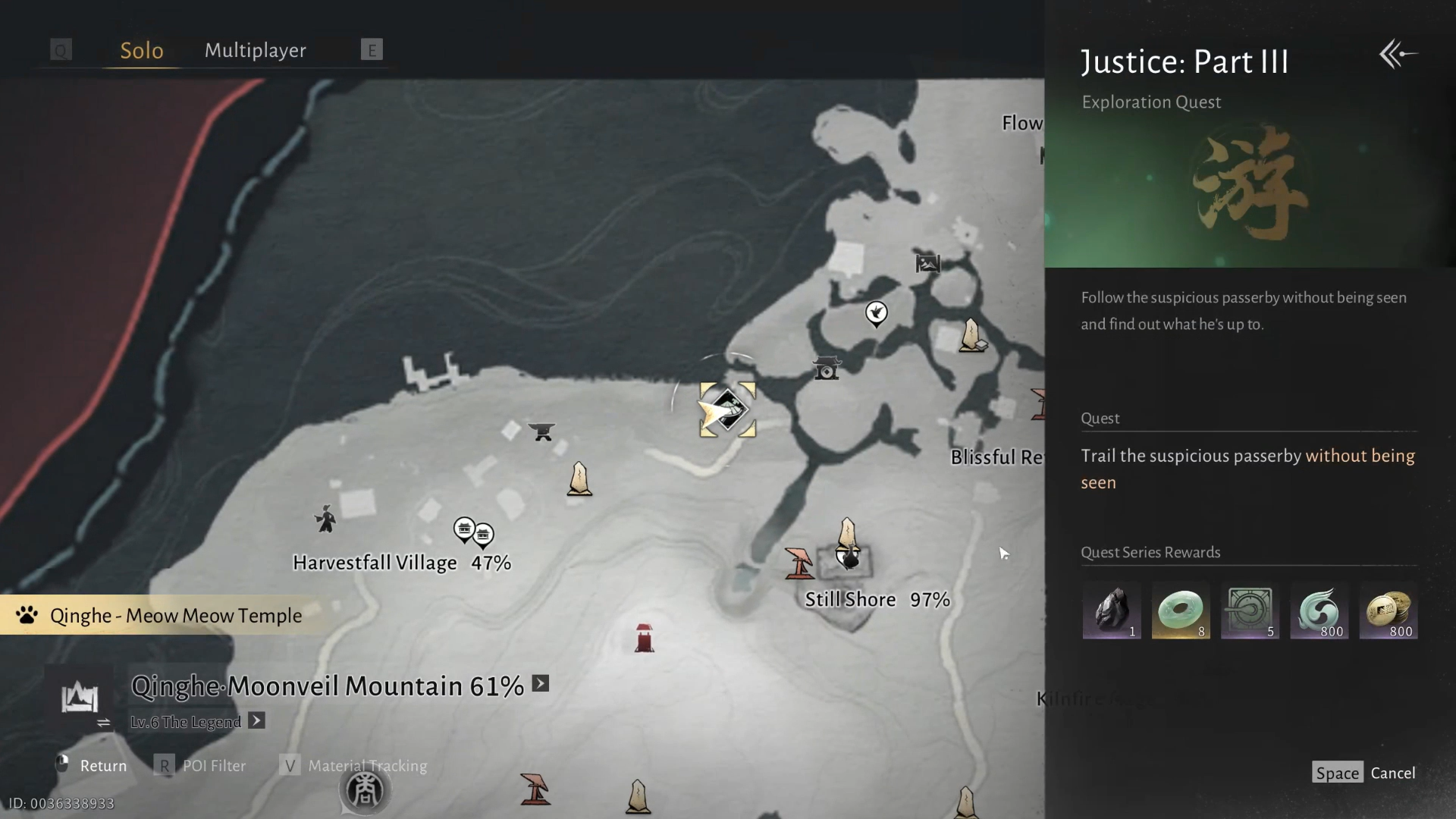Inspect the dark ore reward item

pyautogui.click(x=1111, y=610)
